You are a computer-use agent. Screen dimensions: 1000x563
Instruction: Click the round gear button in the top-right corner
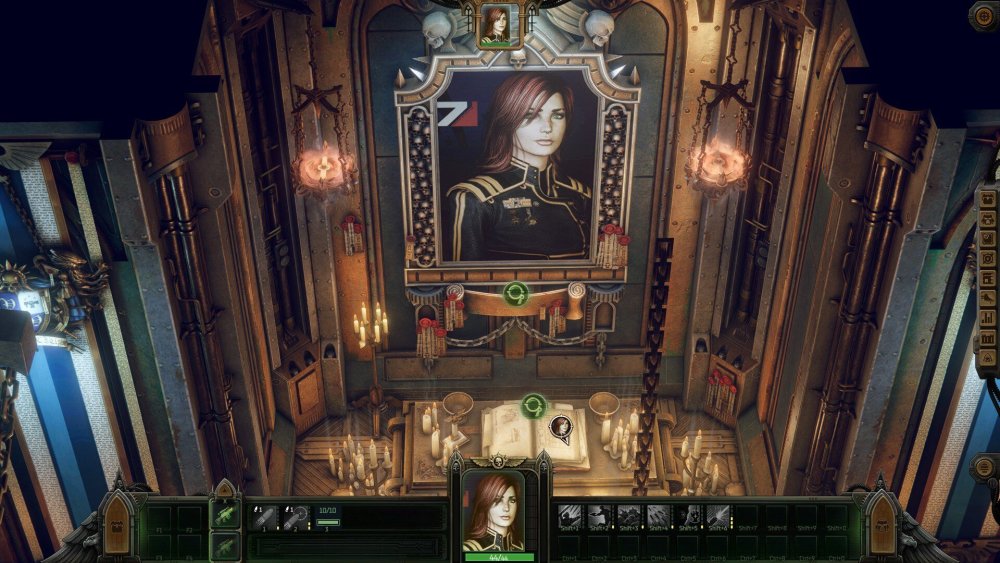point(983,14)
